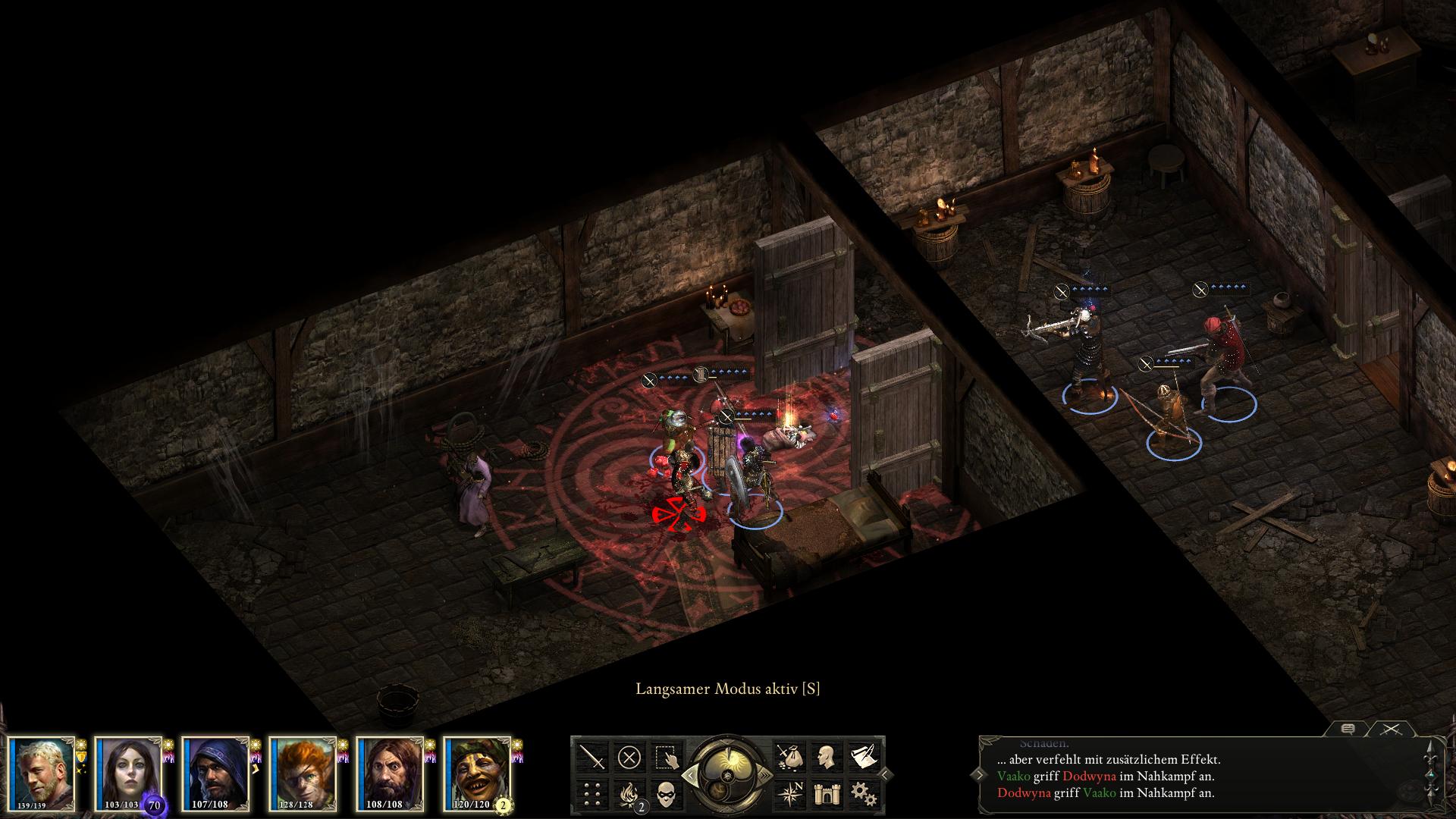Cancel current action with the crossed-circle button
The image size is (1456, 819).
click(629, 757)
